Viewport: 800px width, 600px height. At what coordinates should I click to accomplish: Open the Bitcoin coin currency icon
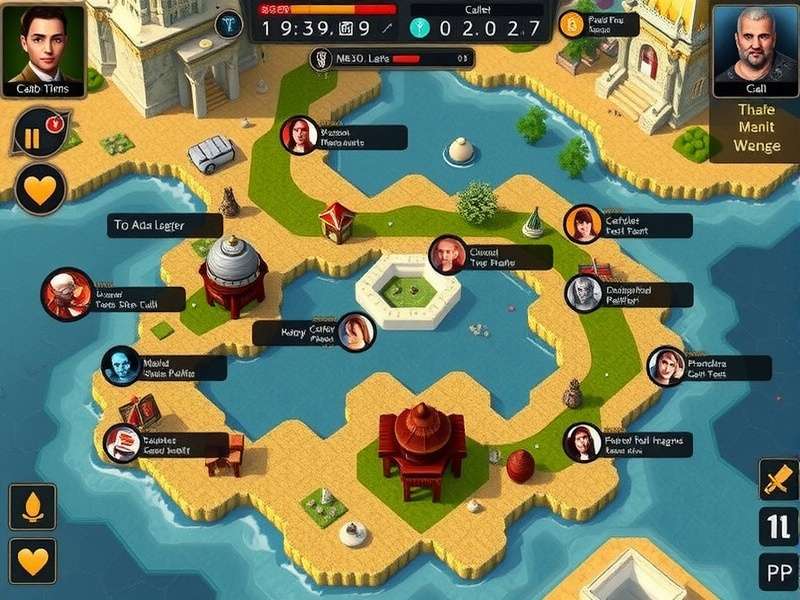click(572, 25)
